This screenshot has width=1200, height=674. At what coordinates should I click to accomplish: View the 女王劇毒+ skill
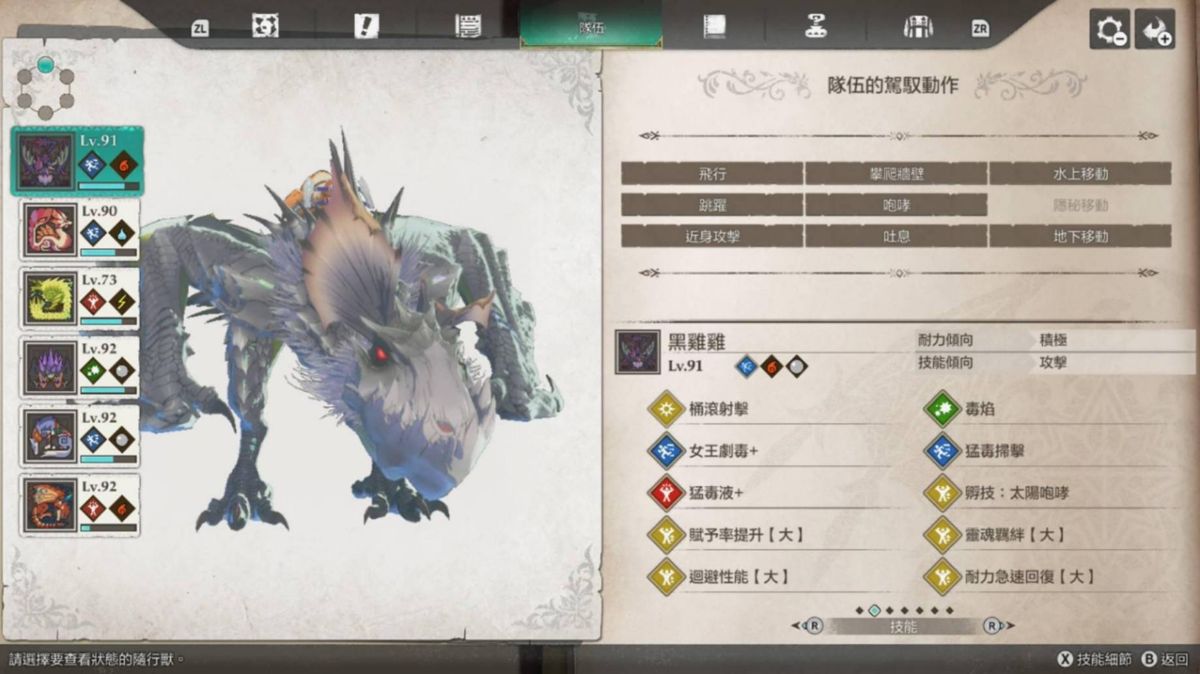724,451
